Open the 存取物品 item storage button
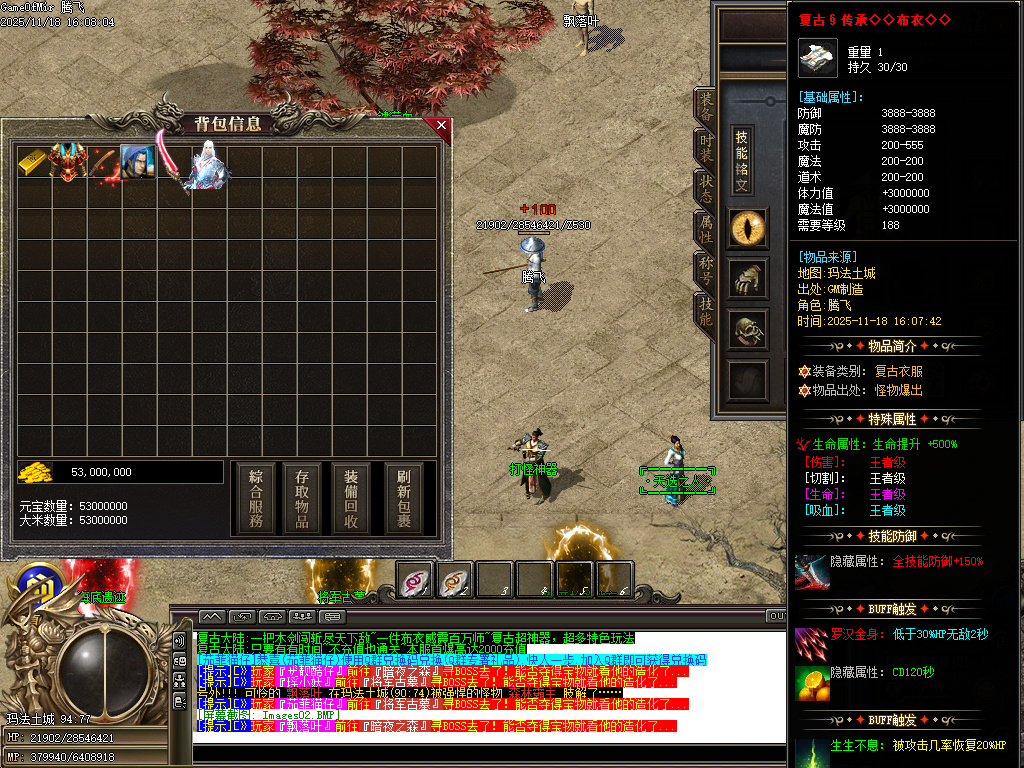Image resolution: width=1024 pixels, height=768 pixels. (303, 498)
